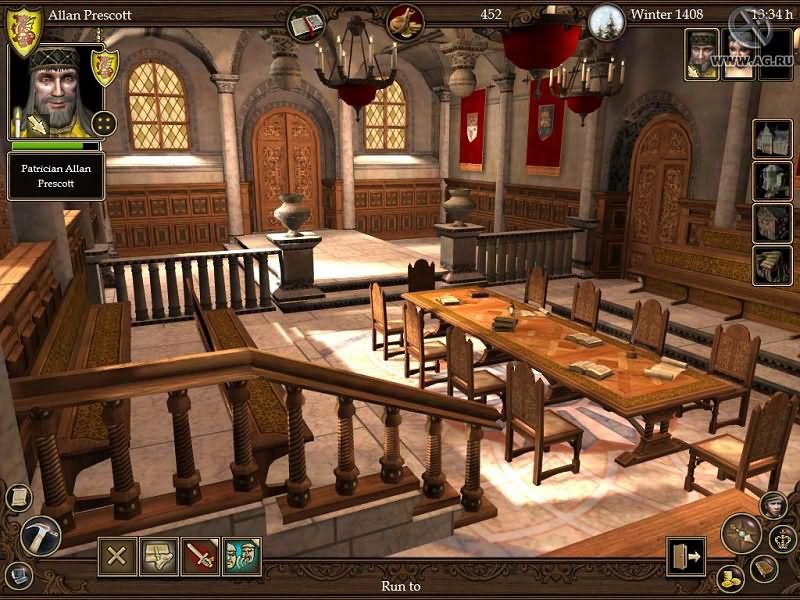Activate the red sword attack action
Screen dimensions: 800x600
click(200, 556)
